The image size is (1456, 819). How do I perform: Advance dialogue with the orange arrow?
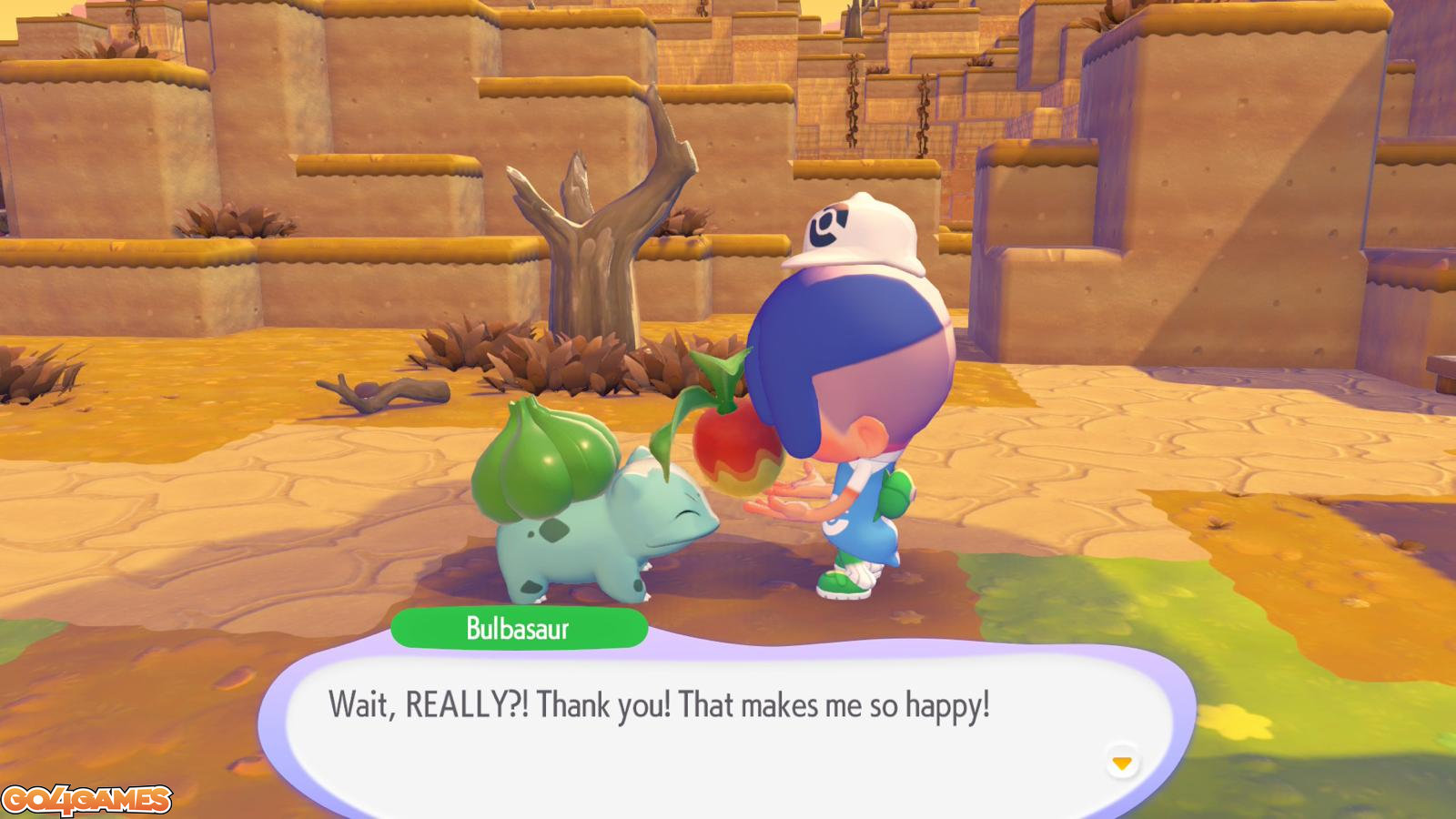point(1122,763)
